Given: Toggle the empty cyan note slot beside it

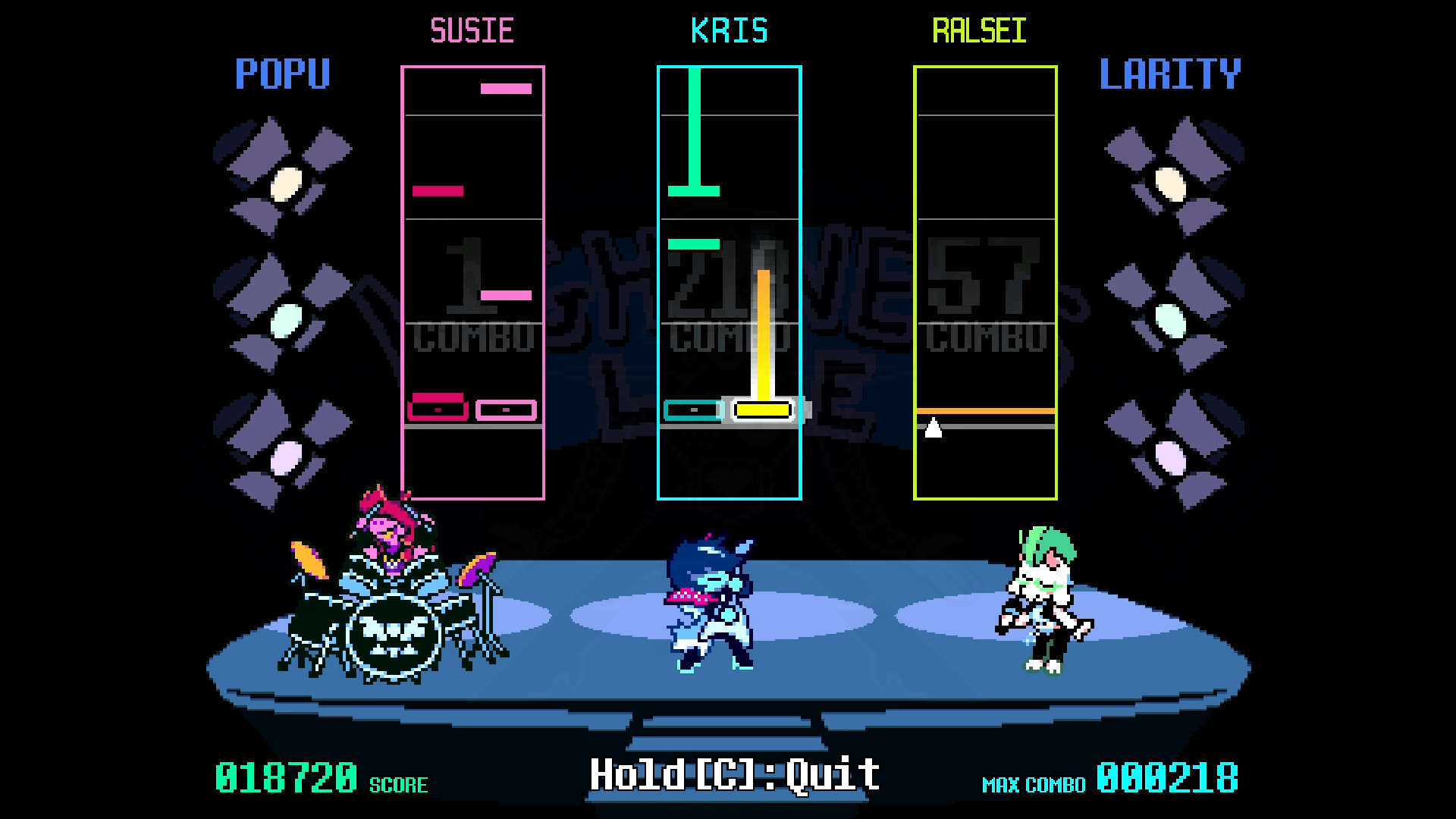Looking at the screenshot, I should tap(692, 410).
